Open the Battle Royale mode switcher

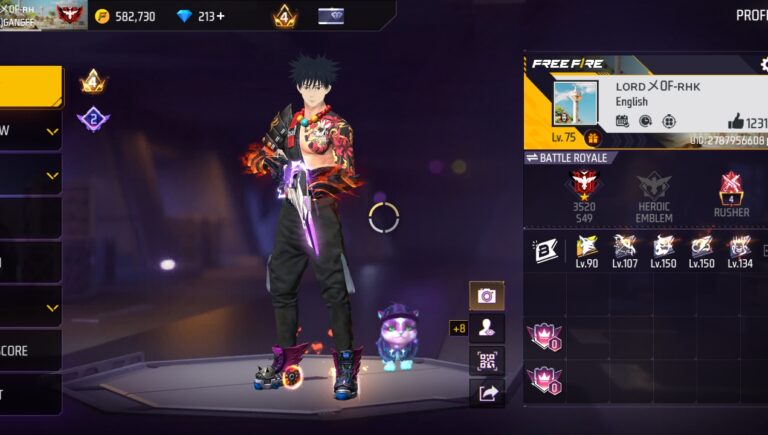(567, 158)
